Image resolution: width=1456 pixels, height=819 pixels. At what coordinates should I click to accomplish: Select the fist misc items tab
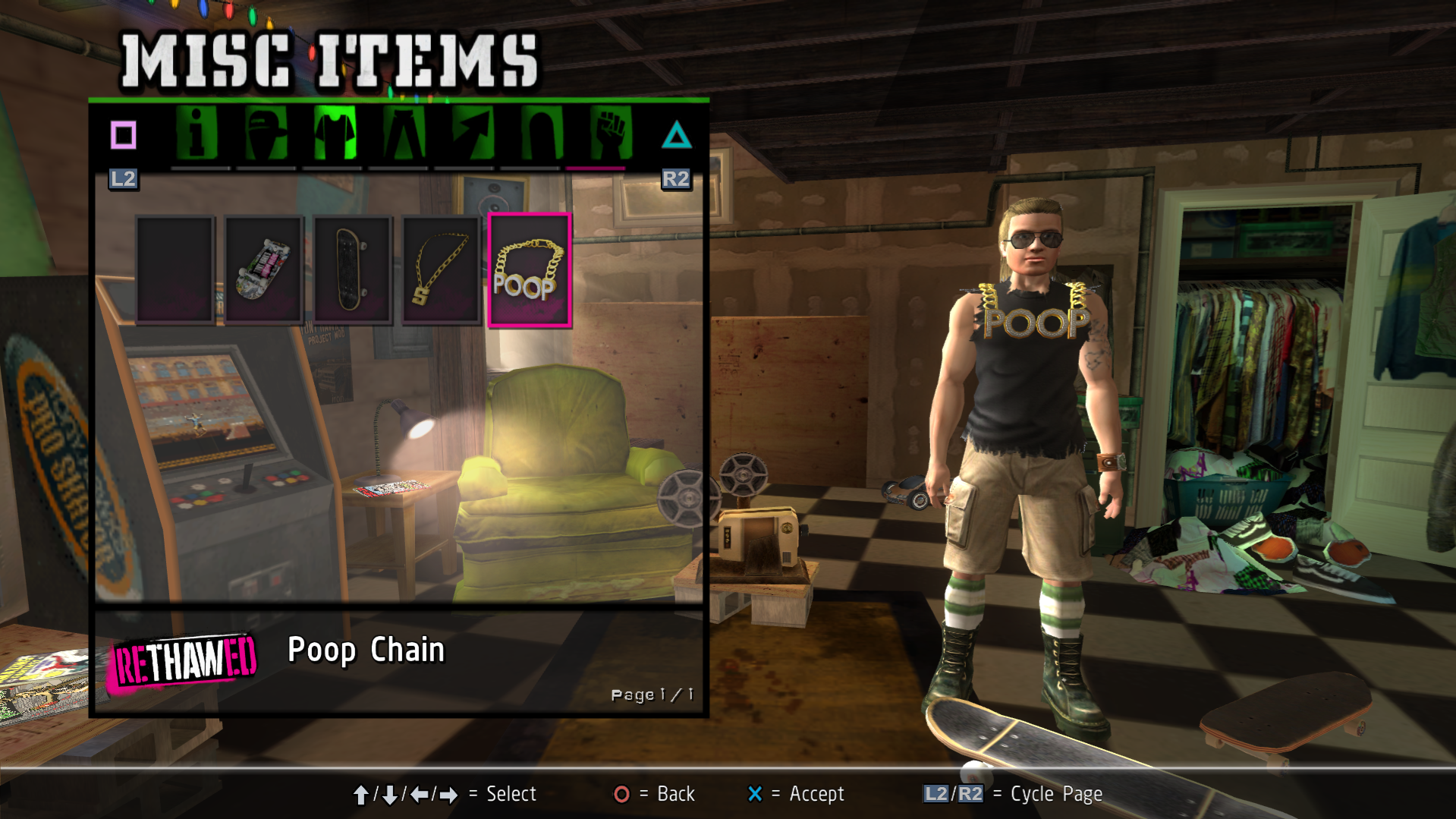point(610,134)
